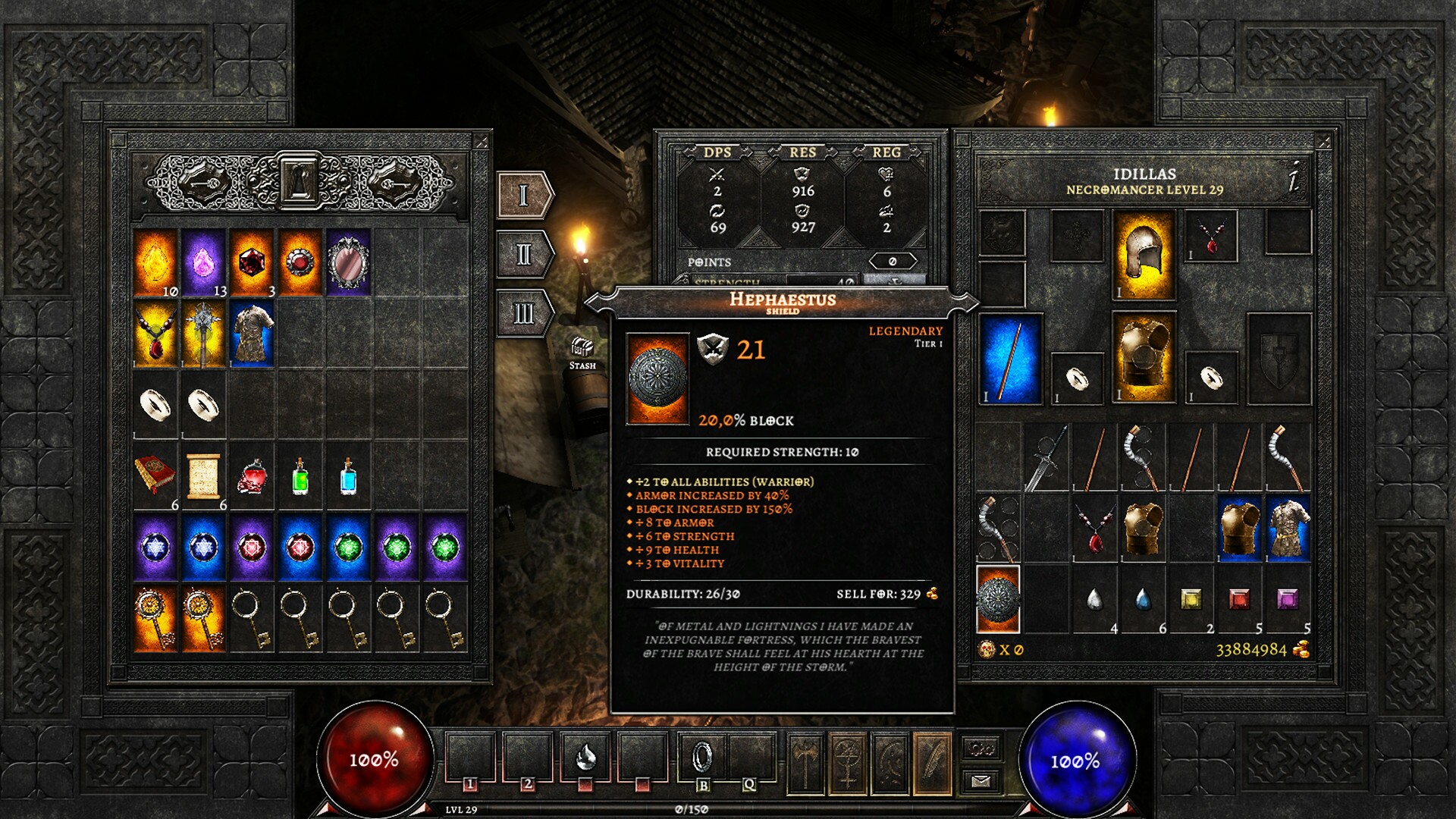
Task: Select the battle axe skill icon
Action: coord(806,764)
